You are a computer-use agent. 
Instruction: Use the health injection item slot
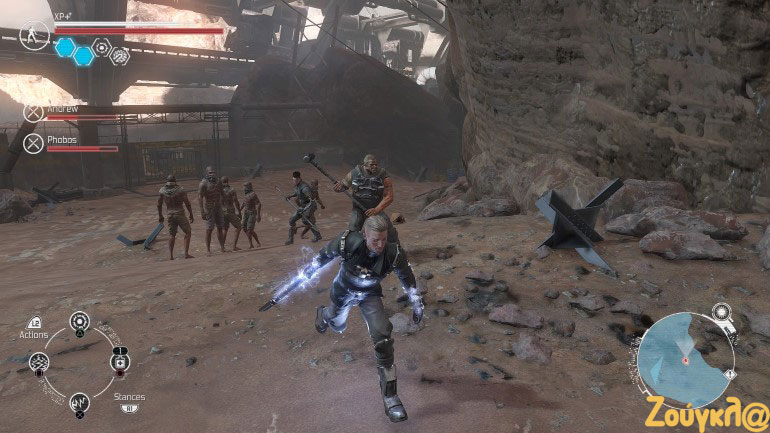119,362
